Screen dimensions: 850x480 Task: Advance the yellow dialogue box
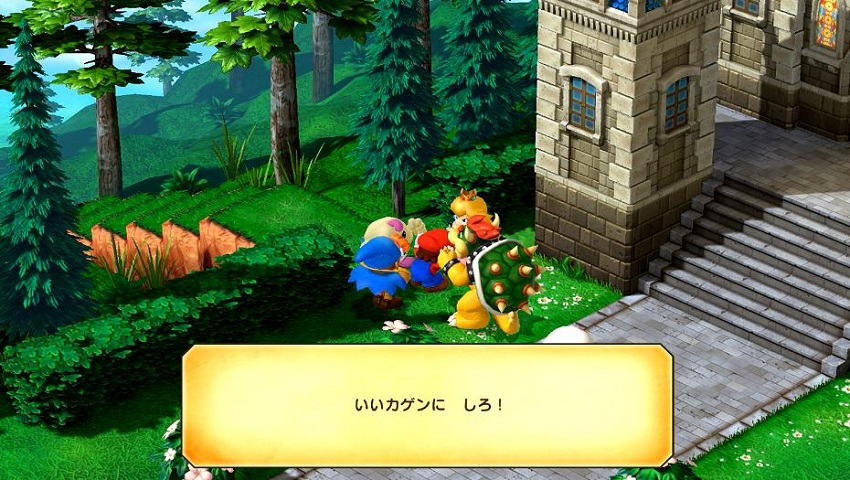(x=427, y=405)
